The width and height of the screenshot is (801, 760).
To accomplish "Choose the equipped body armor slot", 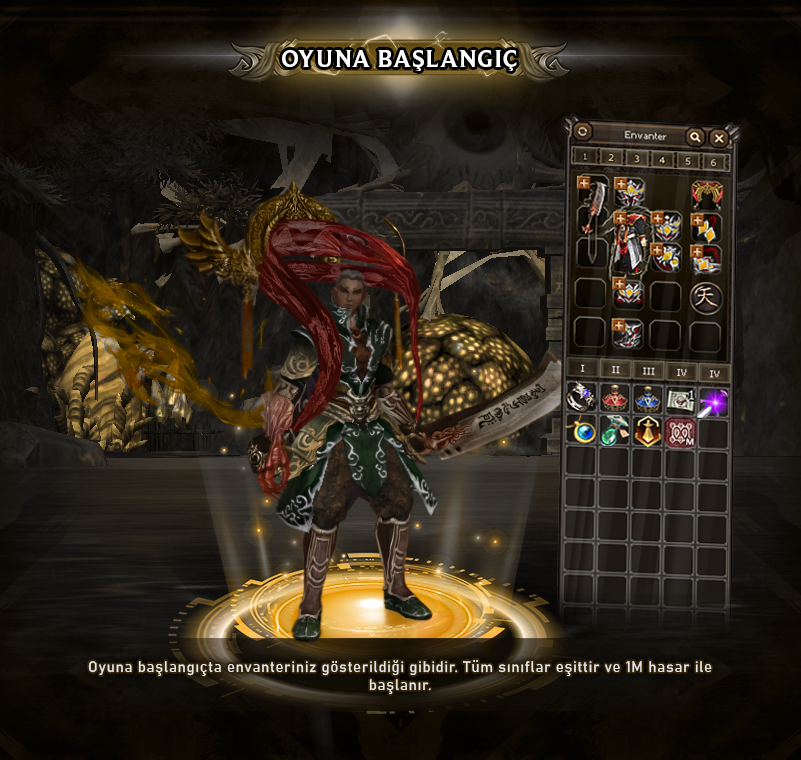I will [630, 244].
